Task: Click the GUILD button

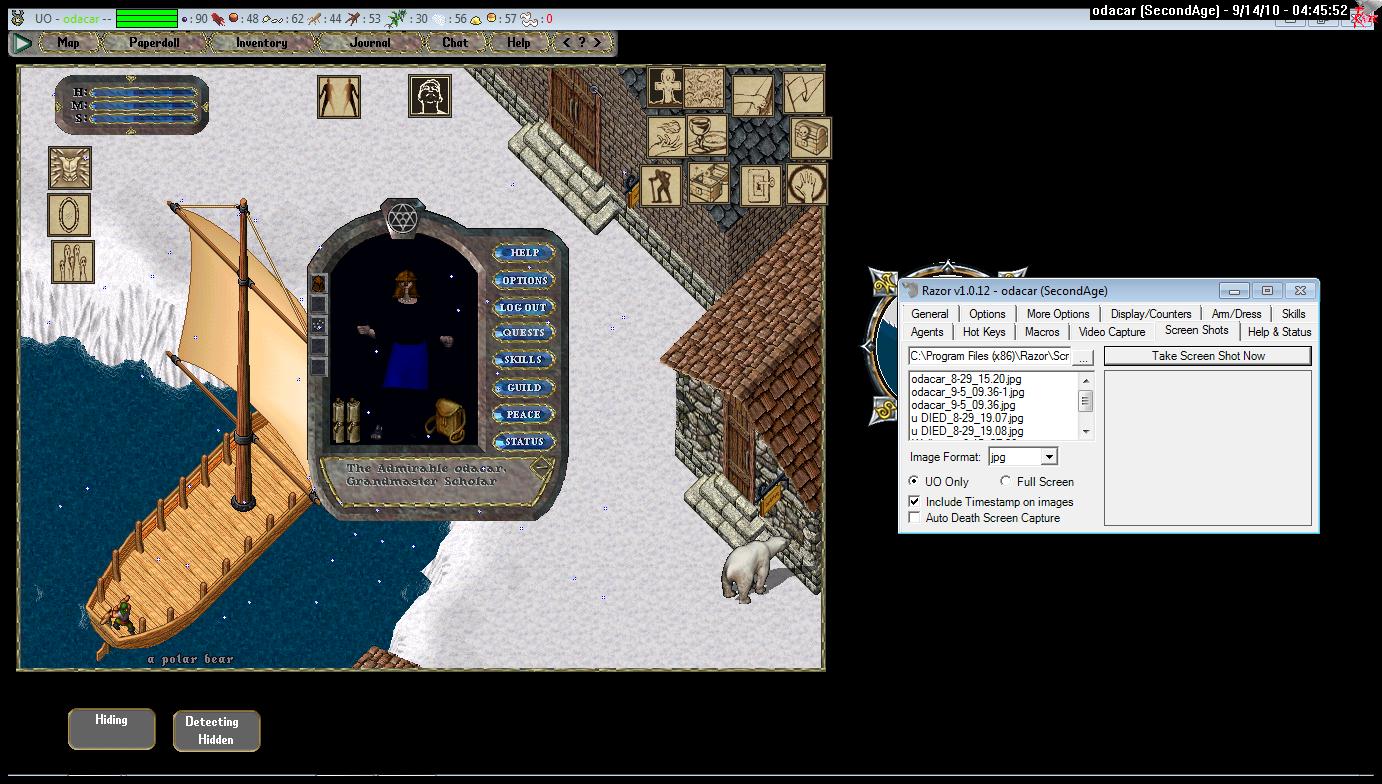Action: pyautogui.click(x=524, y=387)
